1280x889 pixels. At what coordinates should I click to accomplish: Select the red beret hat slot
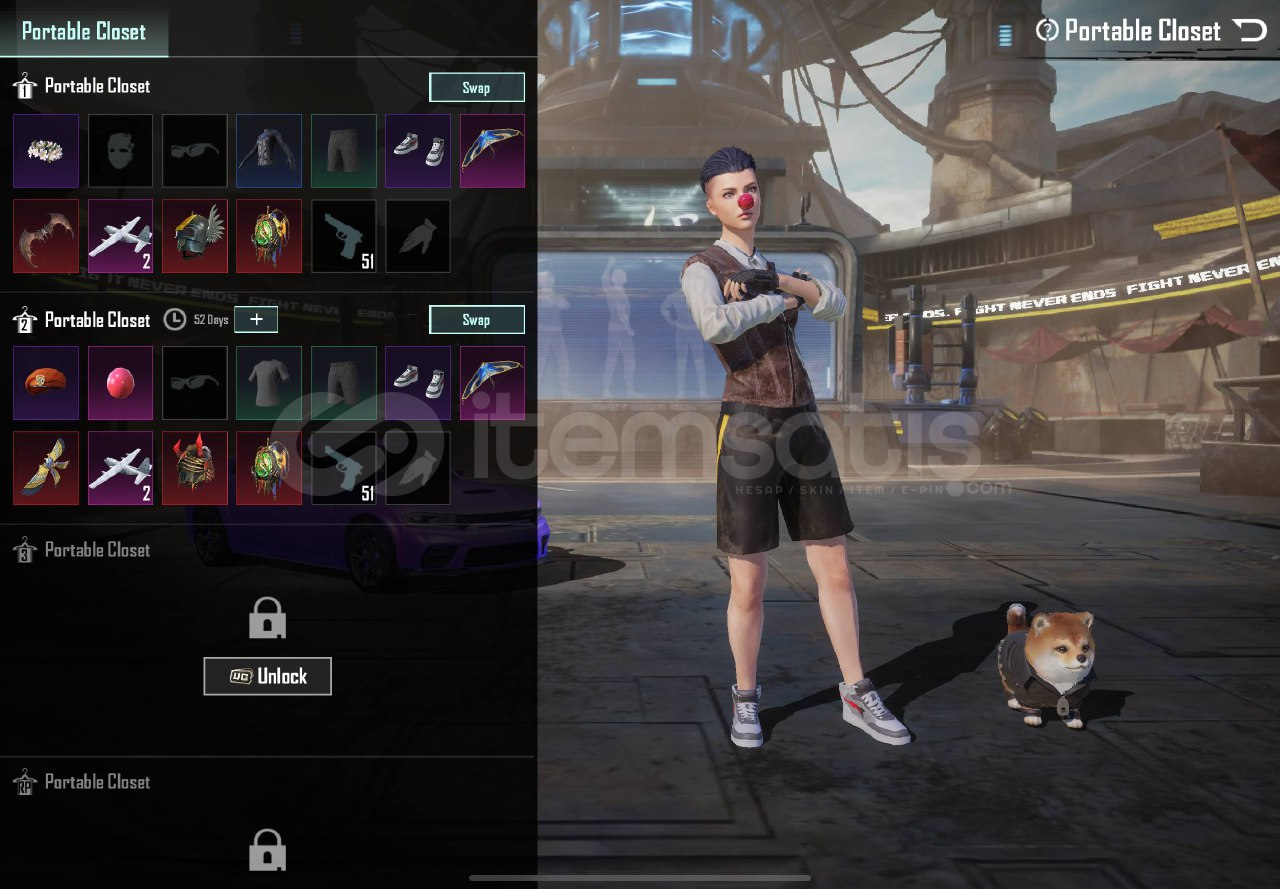[x=46, y=383]
